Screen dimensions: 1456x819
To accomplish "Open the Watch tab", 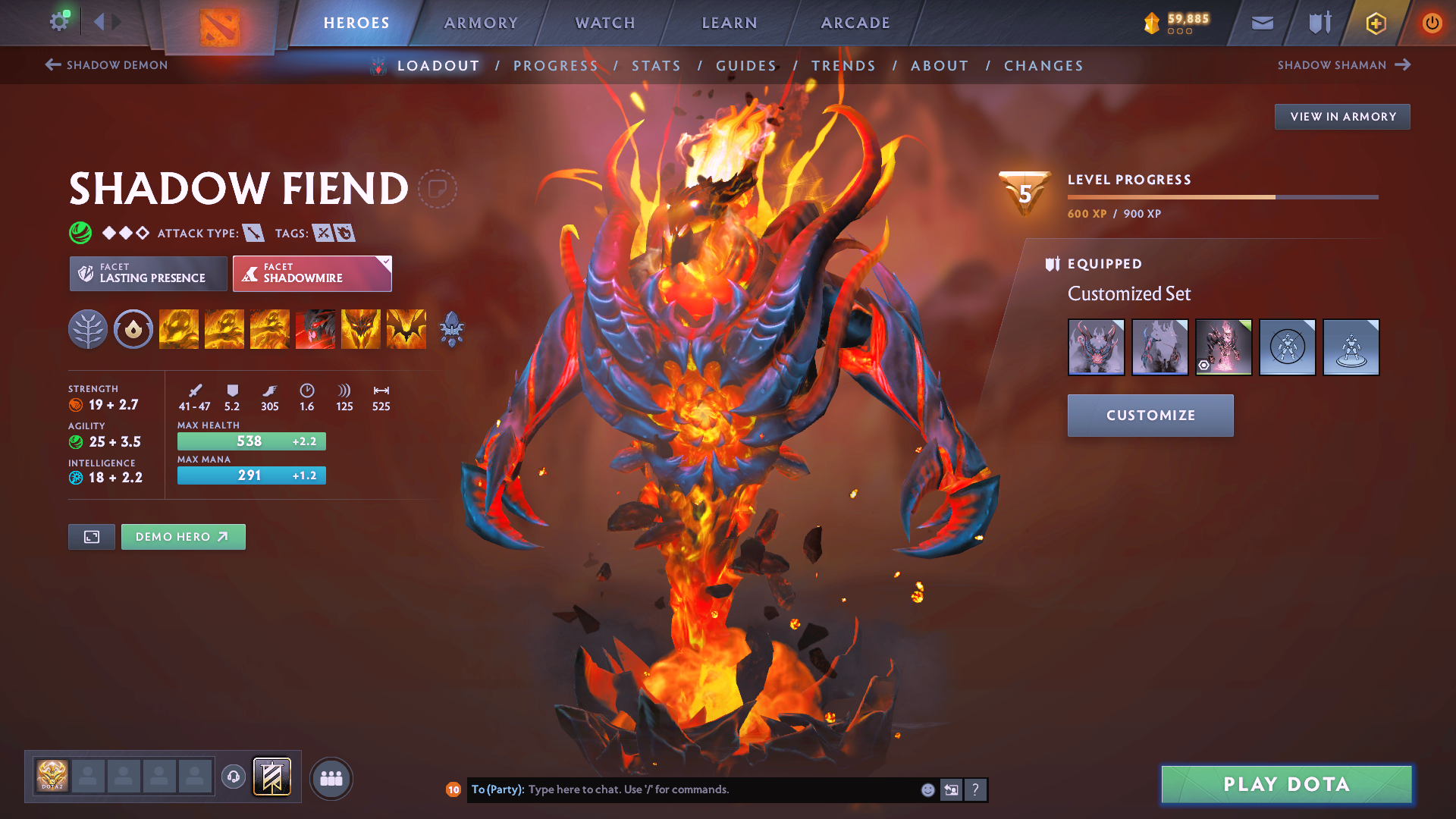I will pyautogui.click(x=605, y=23).
